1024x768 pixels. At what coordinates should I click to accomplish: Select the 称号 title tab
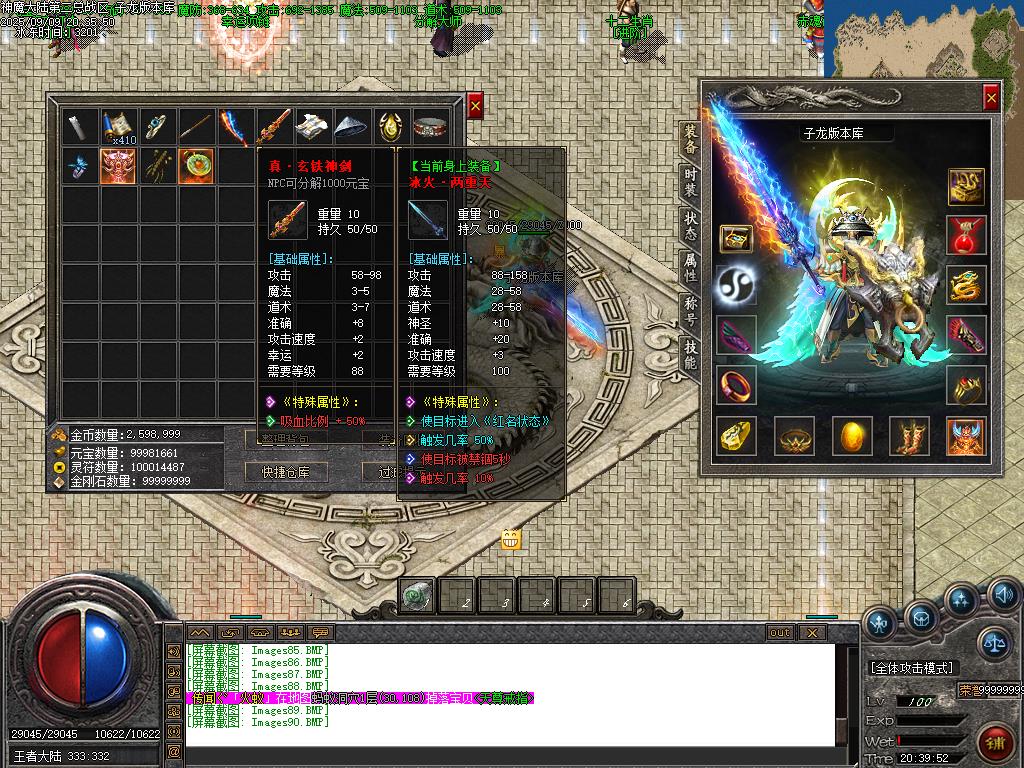[690, 311]
